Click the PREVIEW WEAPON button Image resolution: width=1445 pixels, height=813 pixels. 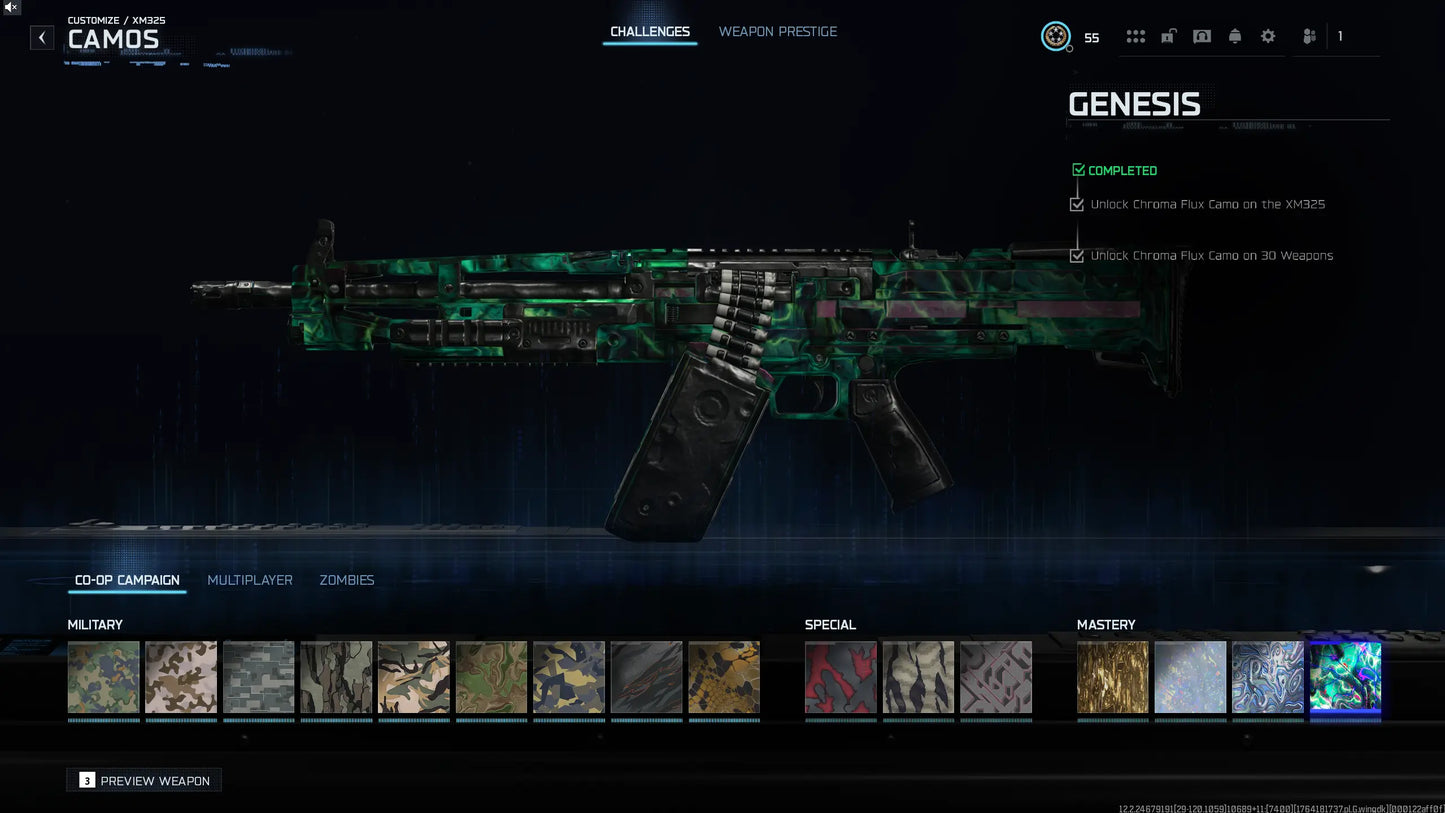[x=143, y=780]
